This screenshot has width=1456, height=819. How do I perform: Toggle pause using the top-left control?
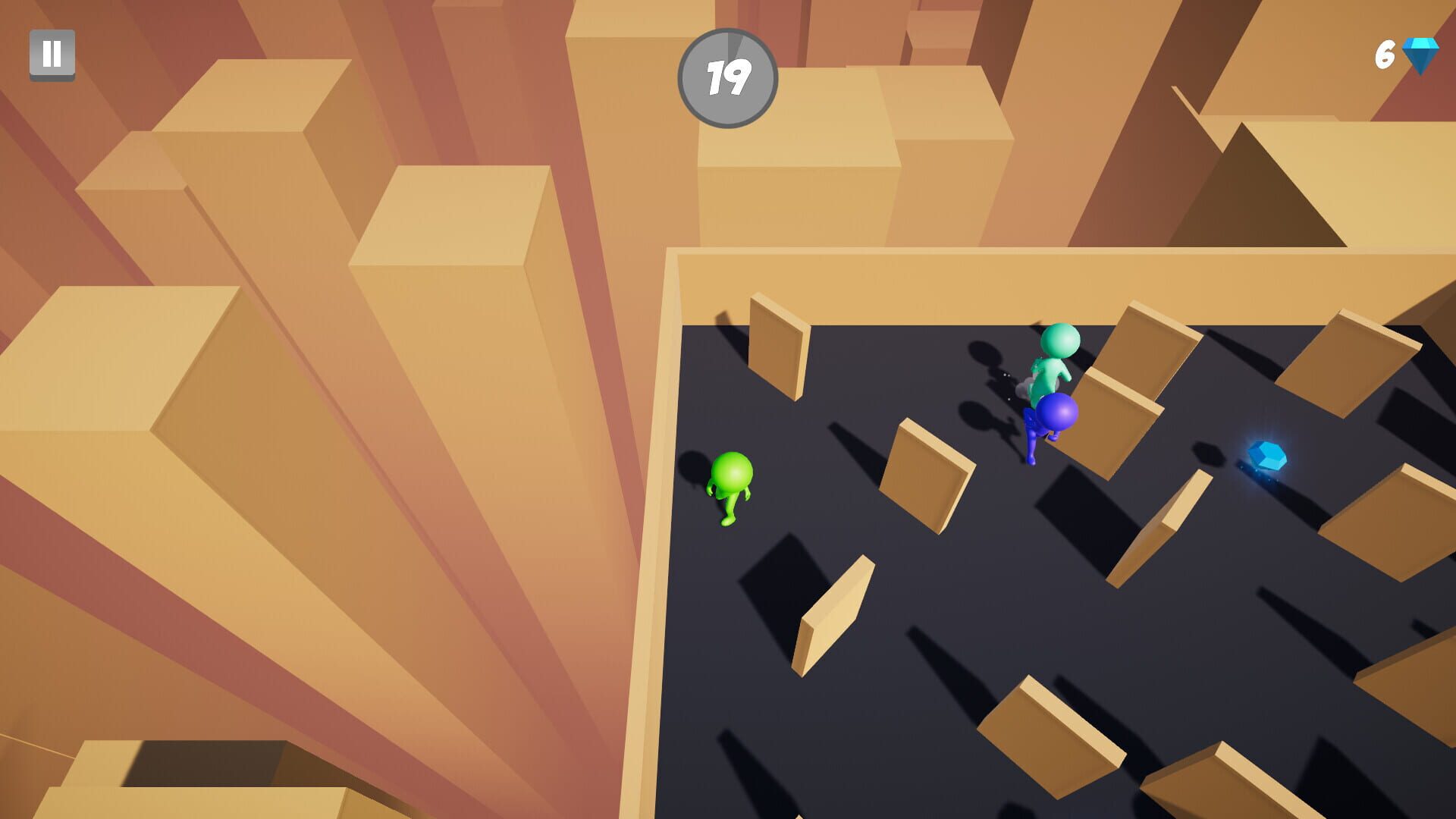(52, 53)
